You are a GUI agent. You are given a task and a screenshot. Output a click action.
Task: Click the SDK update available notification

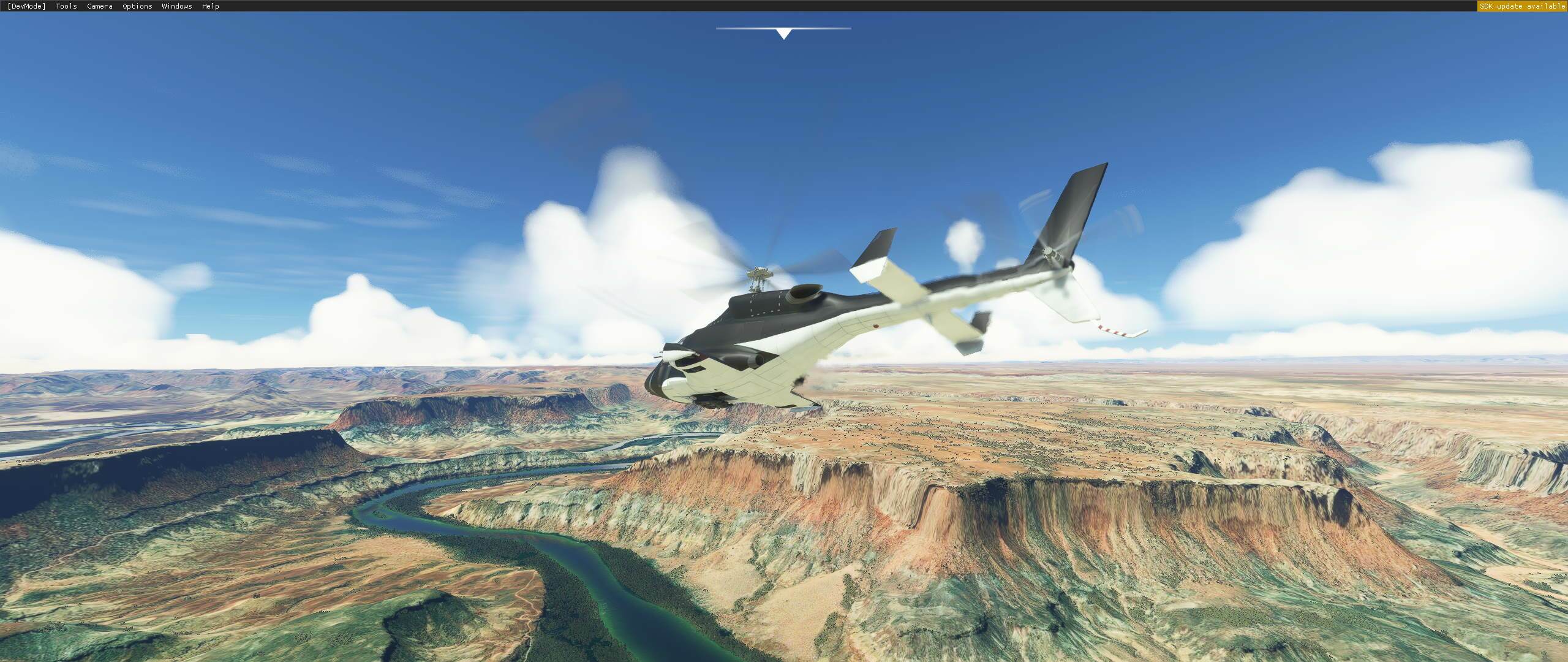(x=1521, y=6)
